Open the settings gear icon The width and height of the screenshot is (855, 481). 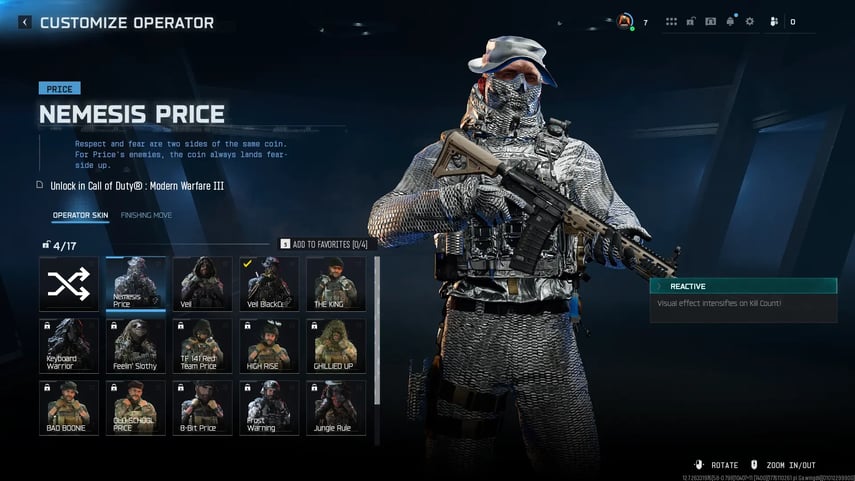click(x=749, y=21)
